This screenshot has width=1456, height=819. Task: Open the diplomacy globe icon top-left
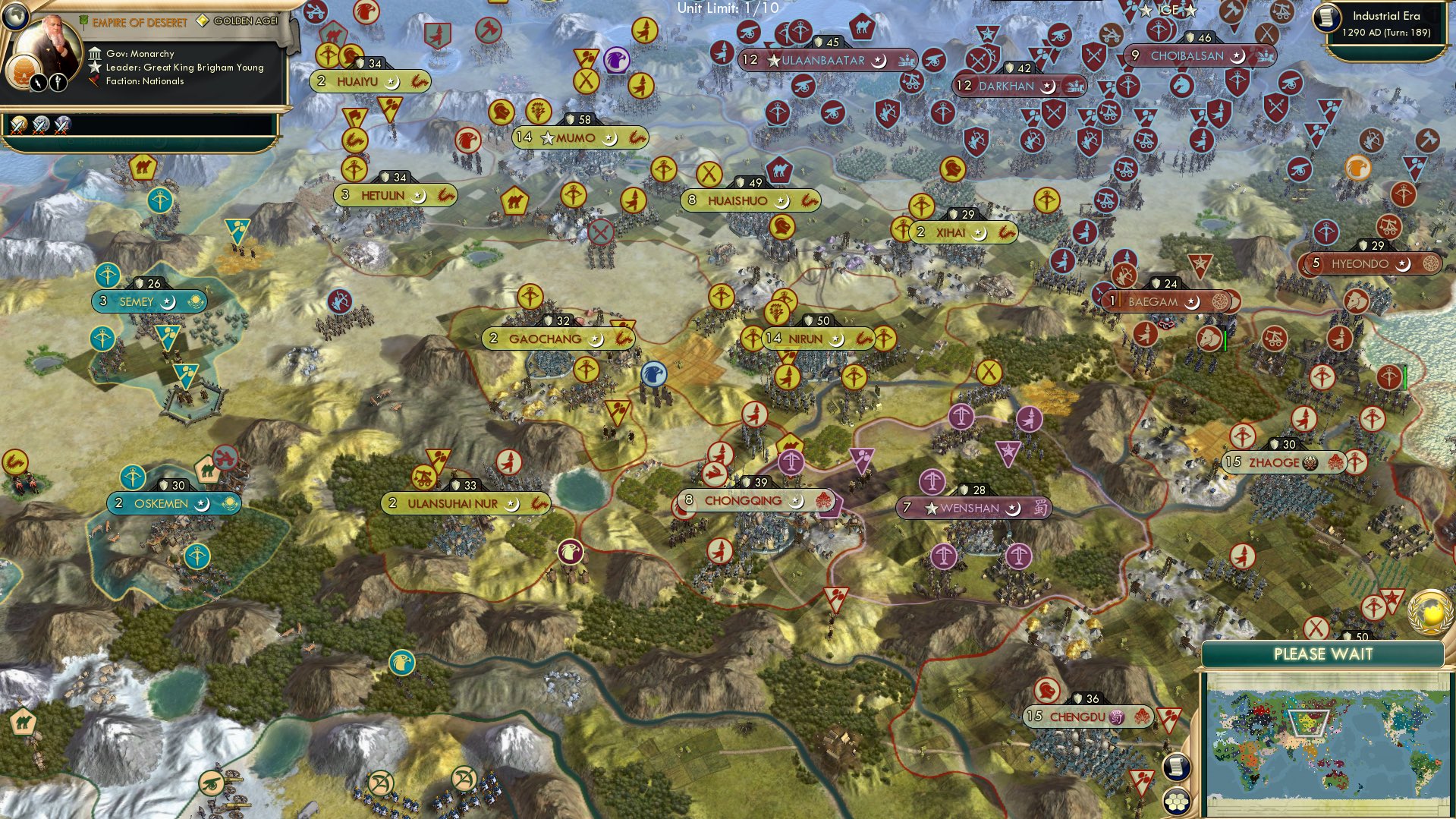tap(15, 17)
